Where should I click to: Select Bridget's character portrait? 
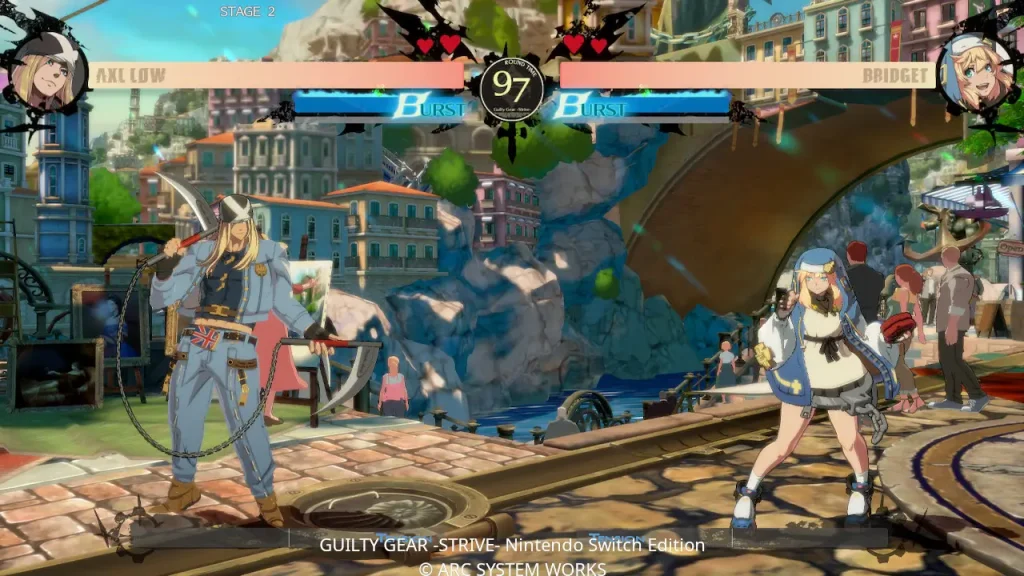tap(975, 72)
